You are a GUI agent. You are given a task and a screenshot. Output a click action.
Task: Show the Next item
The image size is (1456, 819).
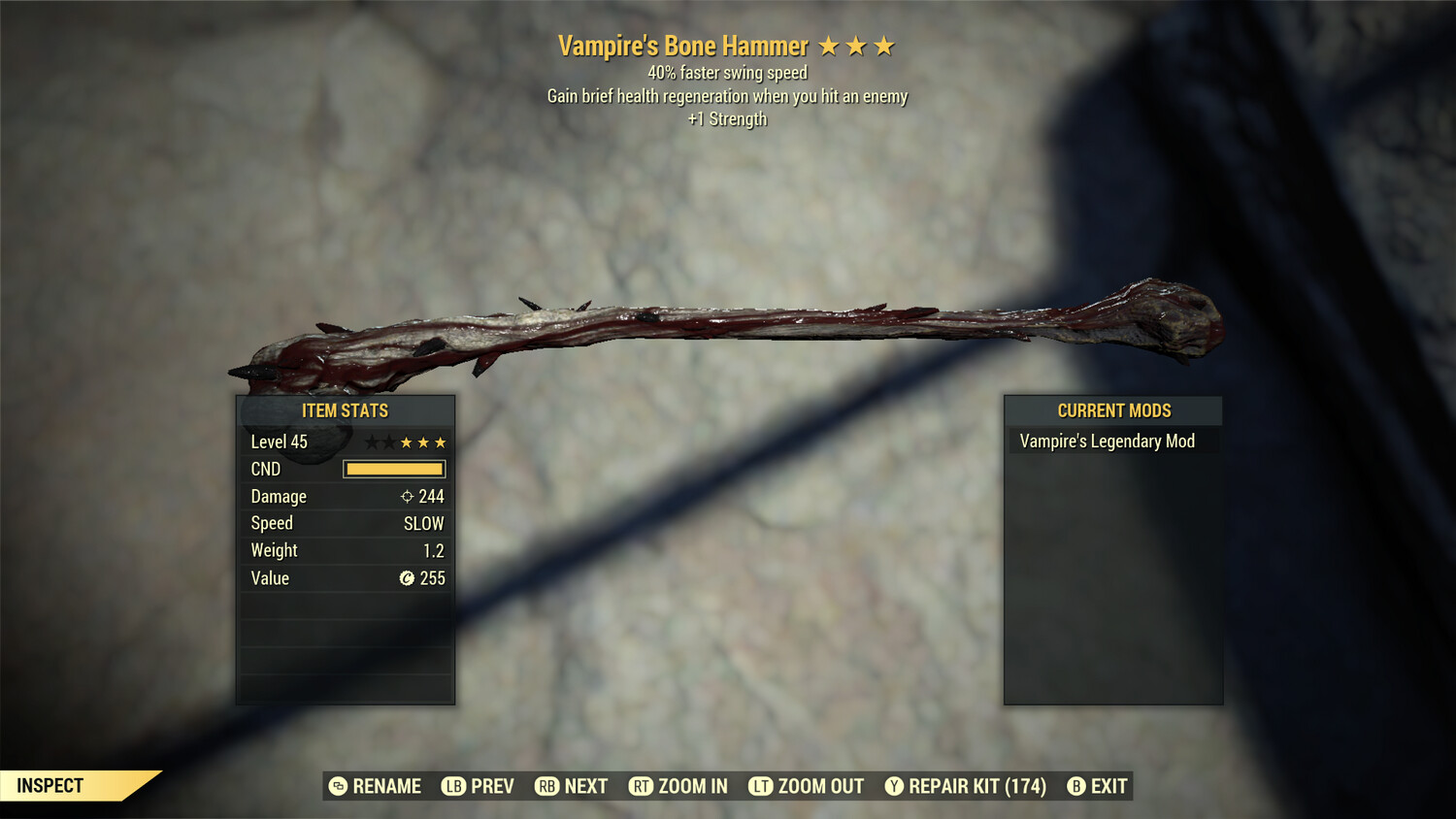point(572,786)
